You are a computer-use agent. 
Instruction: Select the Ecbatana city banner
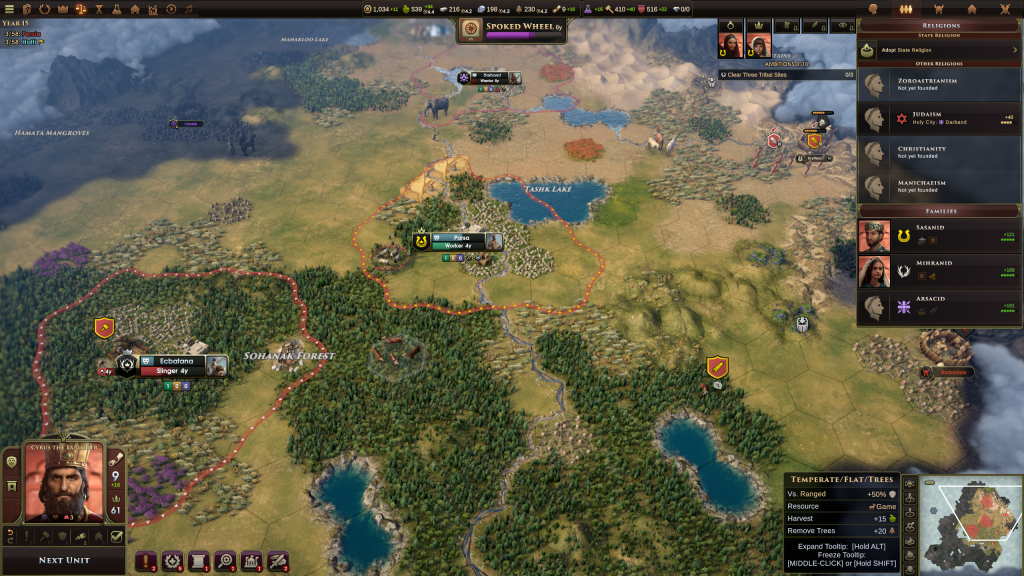pos(173,361)
